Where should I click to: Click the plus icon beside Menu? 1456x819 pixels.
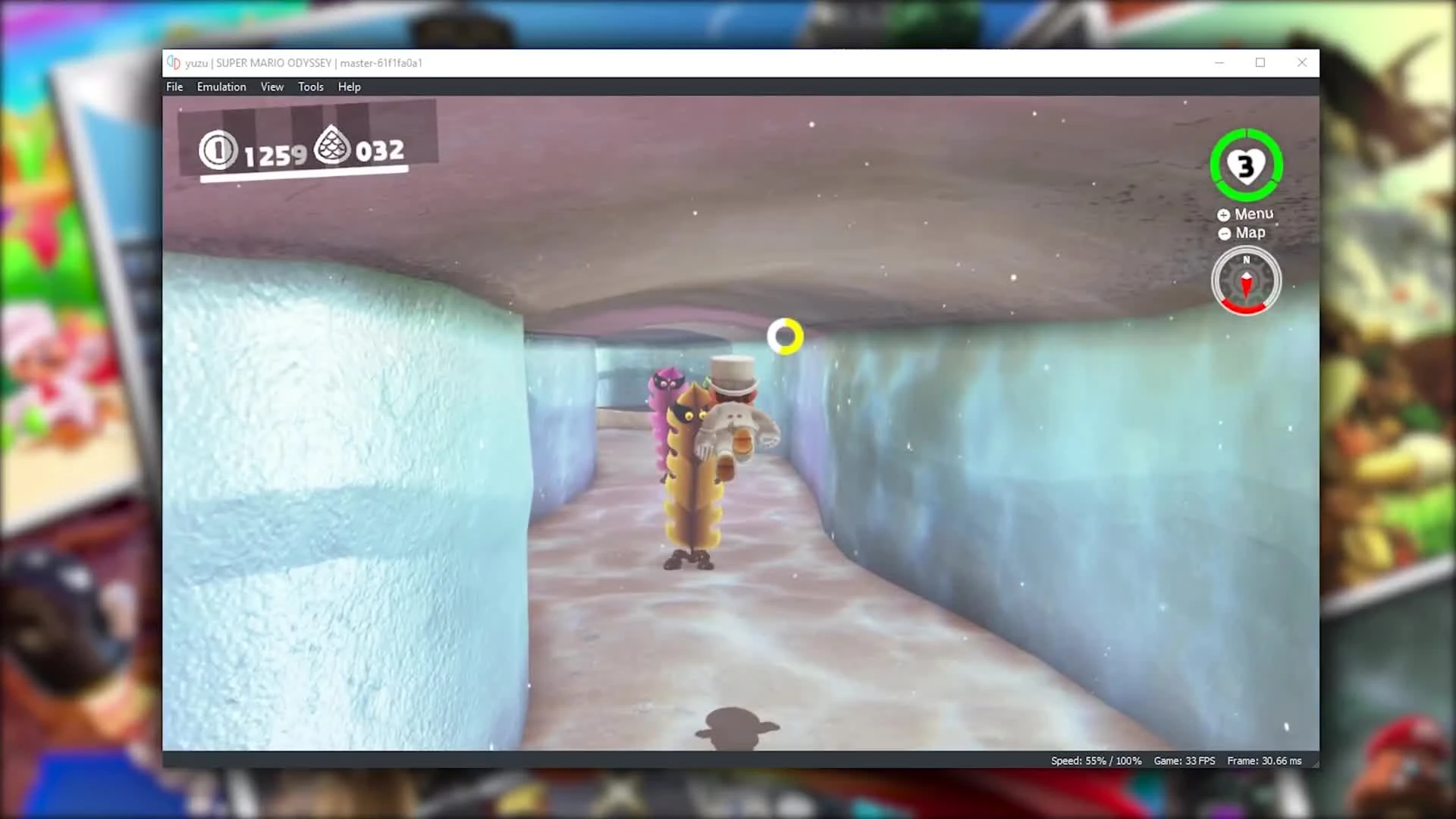(x=1223, y=215)
